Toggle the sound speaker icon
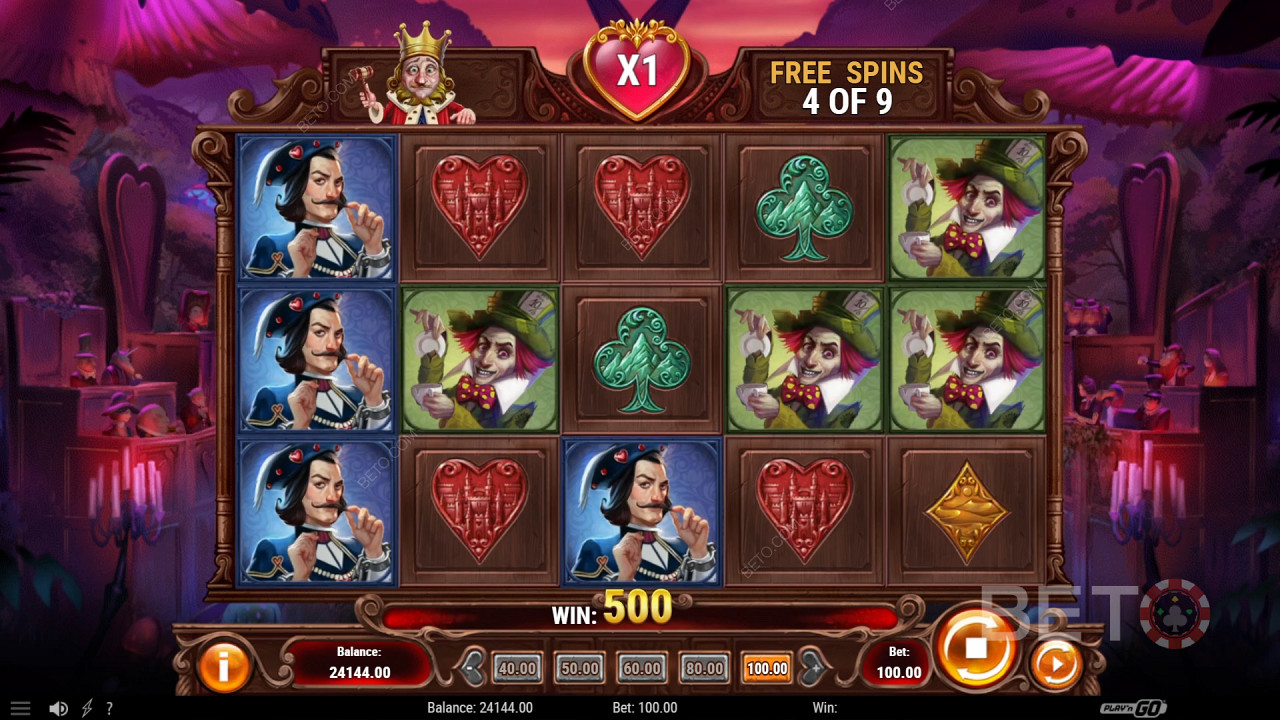This screenshot has width=1280, height=720. 59,708
